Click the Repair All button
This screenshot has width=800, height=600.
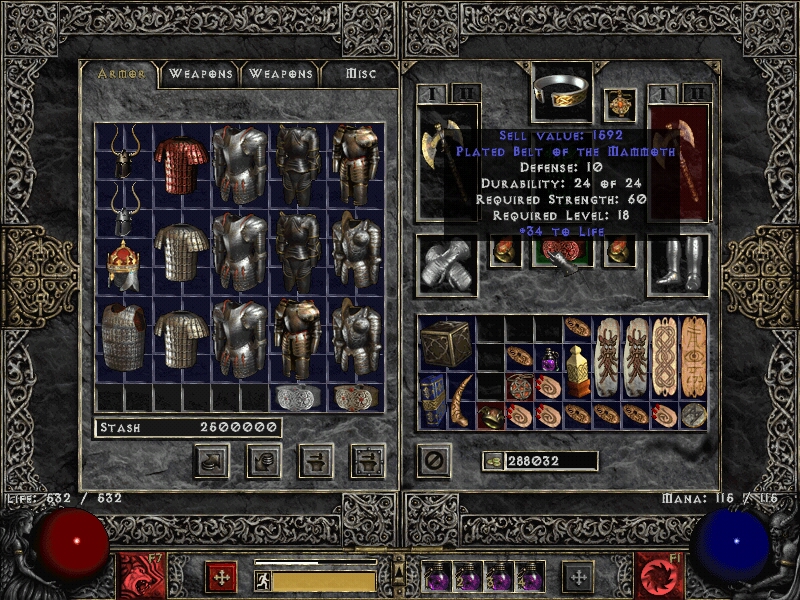[367, 460]
